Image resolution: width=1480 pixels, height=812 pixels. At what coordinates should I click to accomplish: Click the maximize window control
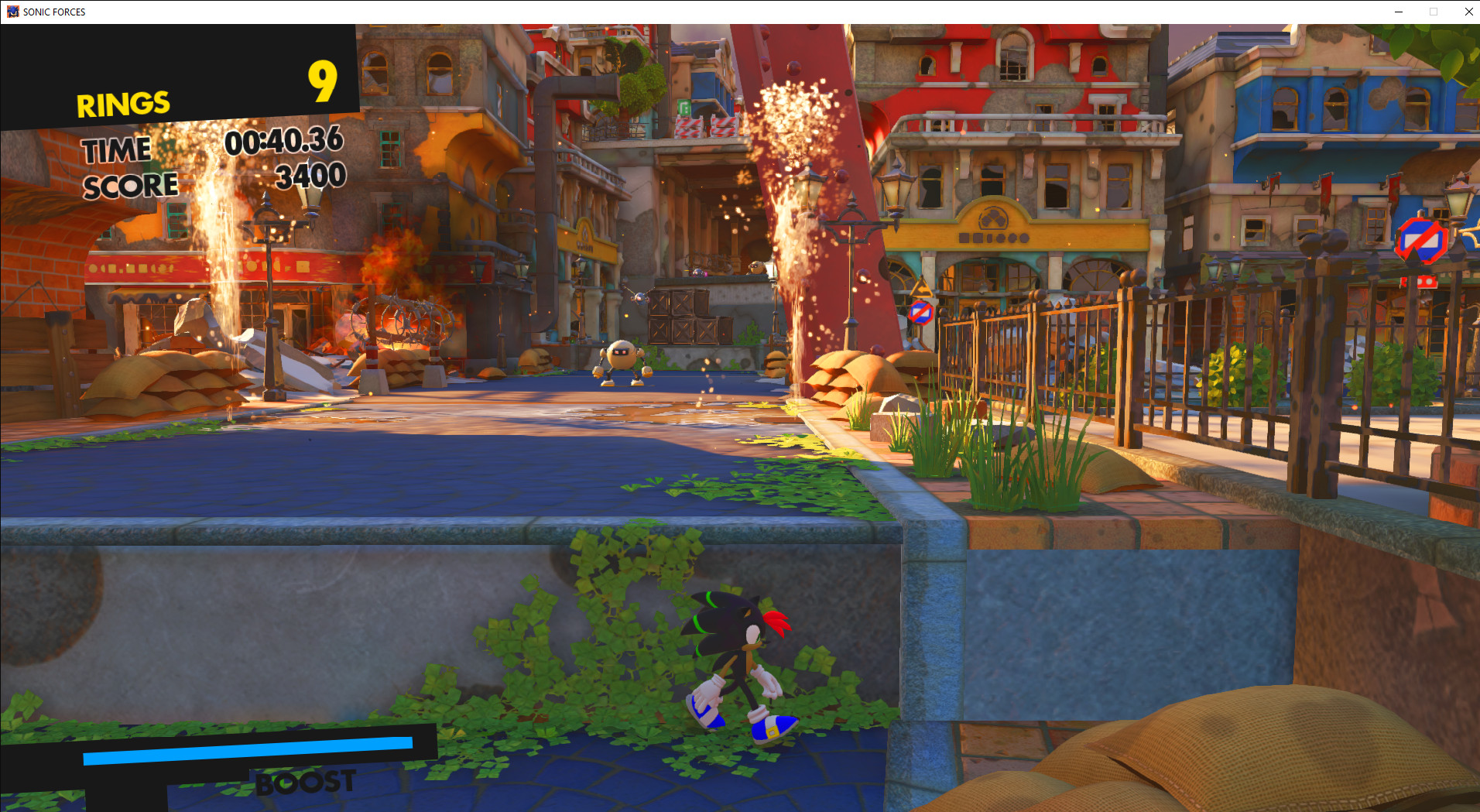click(1433, 12)
